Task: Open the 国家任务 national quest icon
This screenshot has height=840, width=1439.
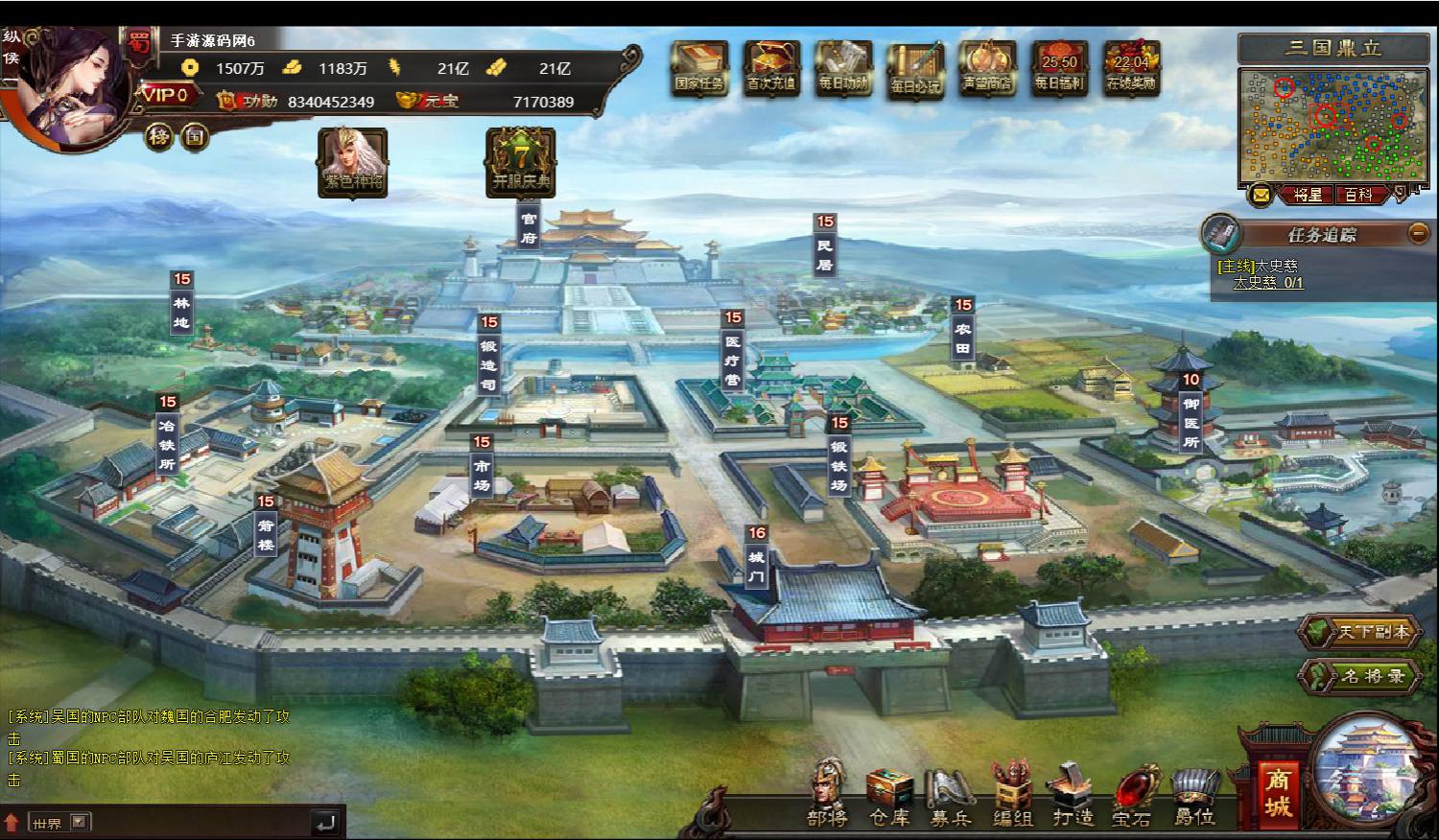Action: click(699, 66)
